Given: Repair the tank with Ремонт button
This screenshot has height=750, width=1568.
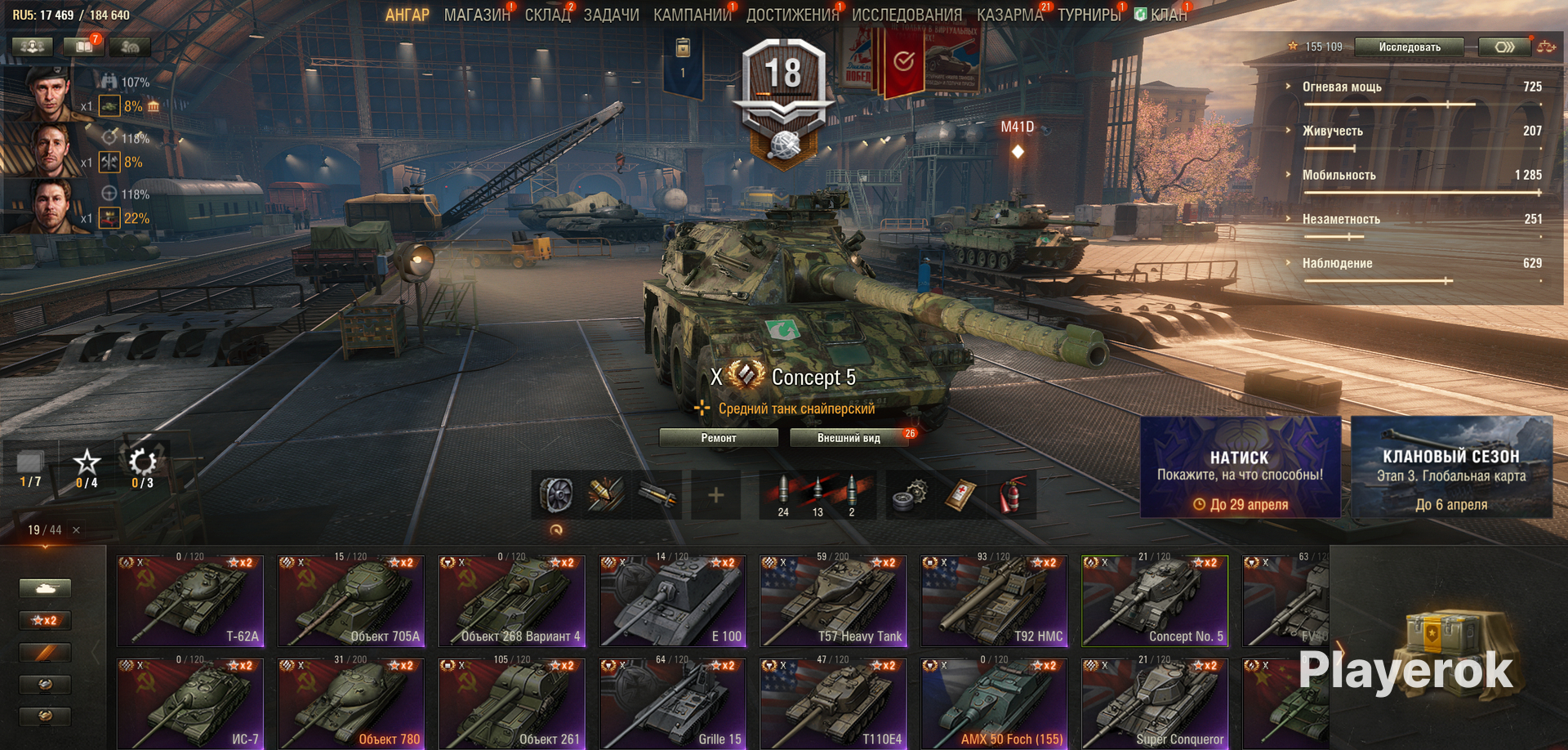Looking at the screenshot, I should pos(718,438).
